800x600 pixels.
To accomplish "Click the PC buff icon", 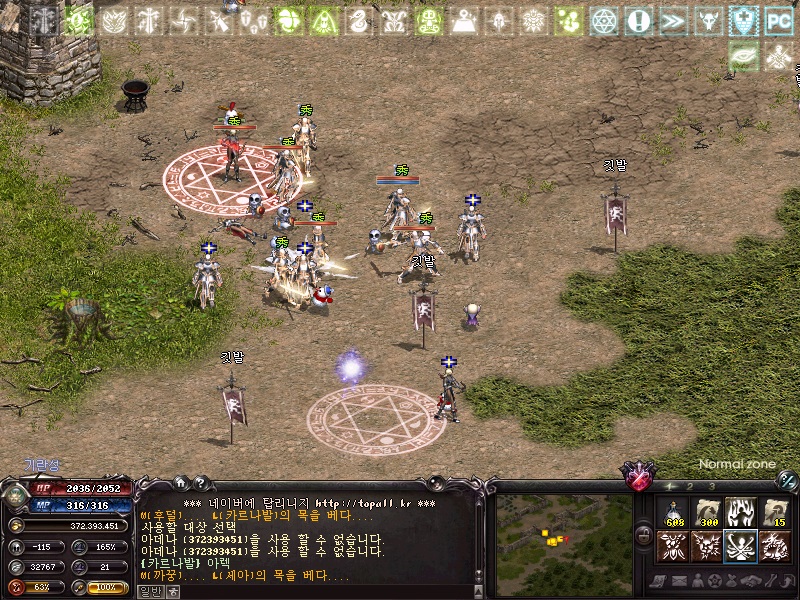I will [778, 20].
